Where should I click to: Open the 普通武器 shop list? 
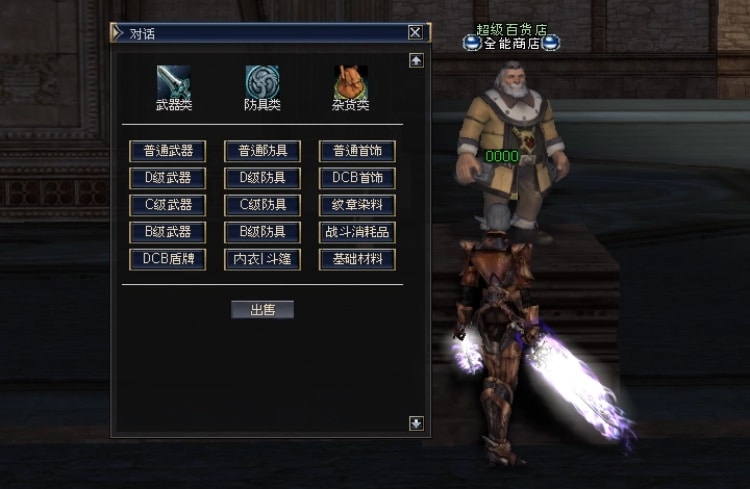[167, 151]
